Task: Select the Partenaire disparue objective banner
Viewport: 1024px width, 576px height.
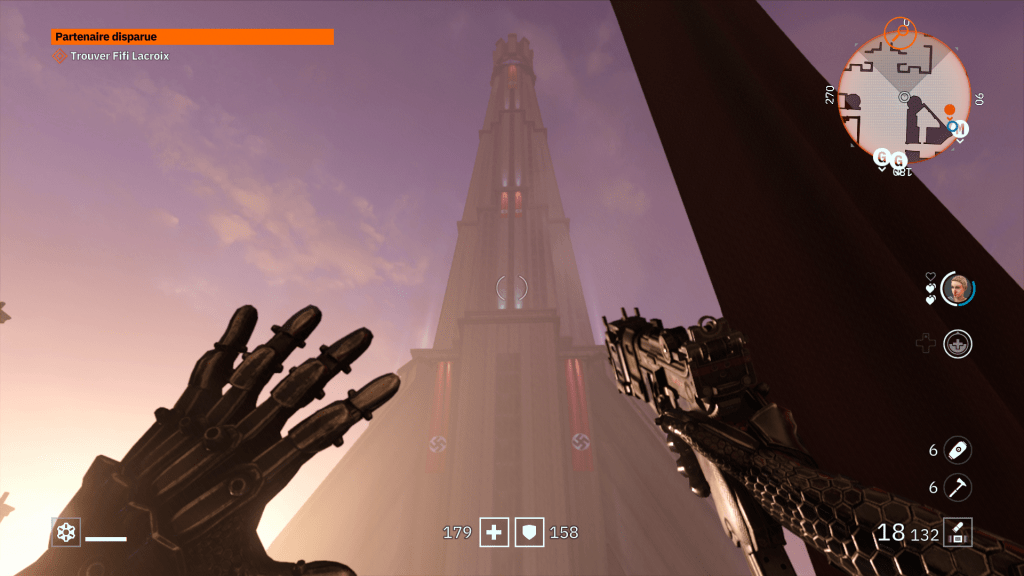Action: pyautogui.click(x=192, y=37)
